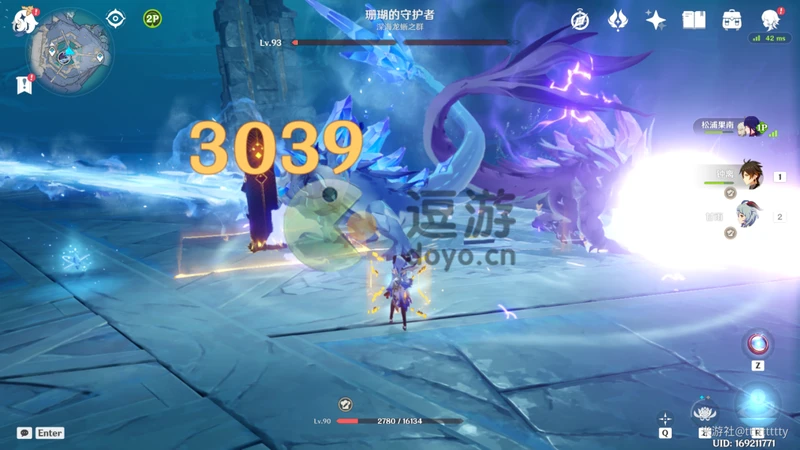Image resolution: width=800 pixels, height=450 pixels.
Task: View co-op host 松浦果南's player card
Action: (747, 127)
